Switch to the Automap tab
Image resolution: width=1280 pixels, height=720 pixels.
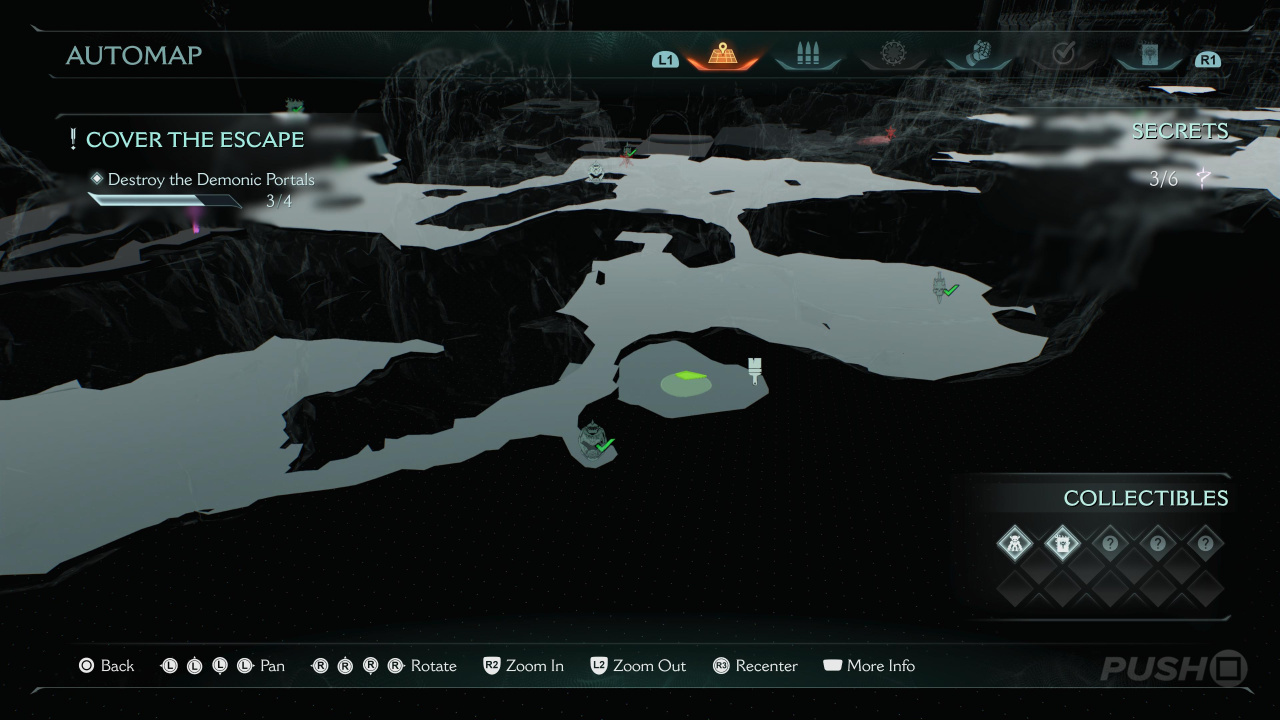coord(722,55)
